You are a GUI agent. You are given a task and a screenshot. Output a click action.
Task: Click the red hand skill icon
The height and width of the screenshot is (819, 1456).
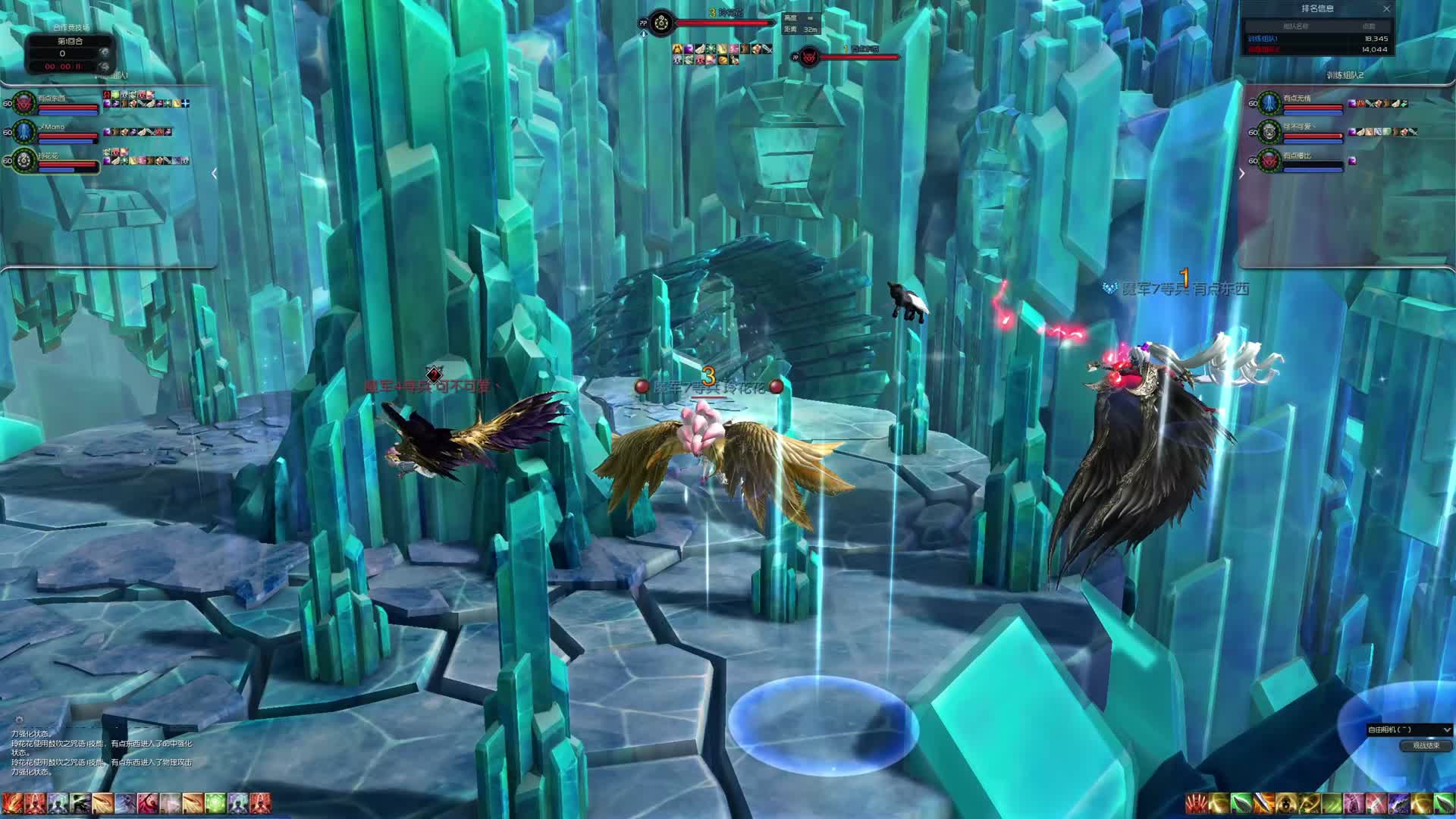[1197, 803]
